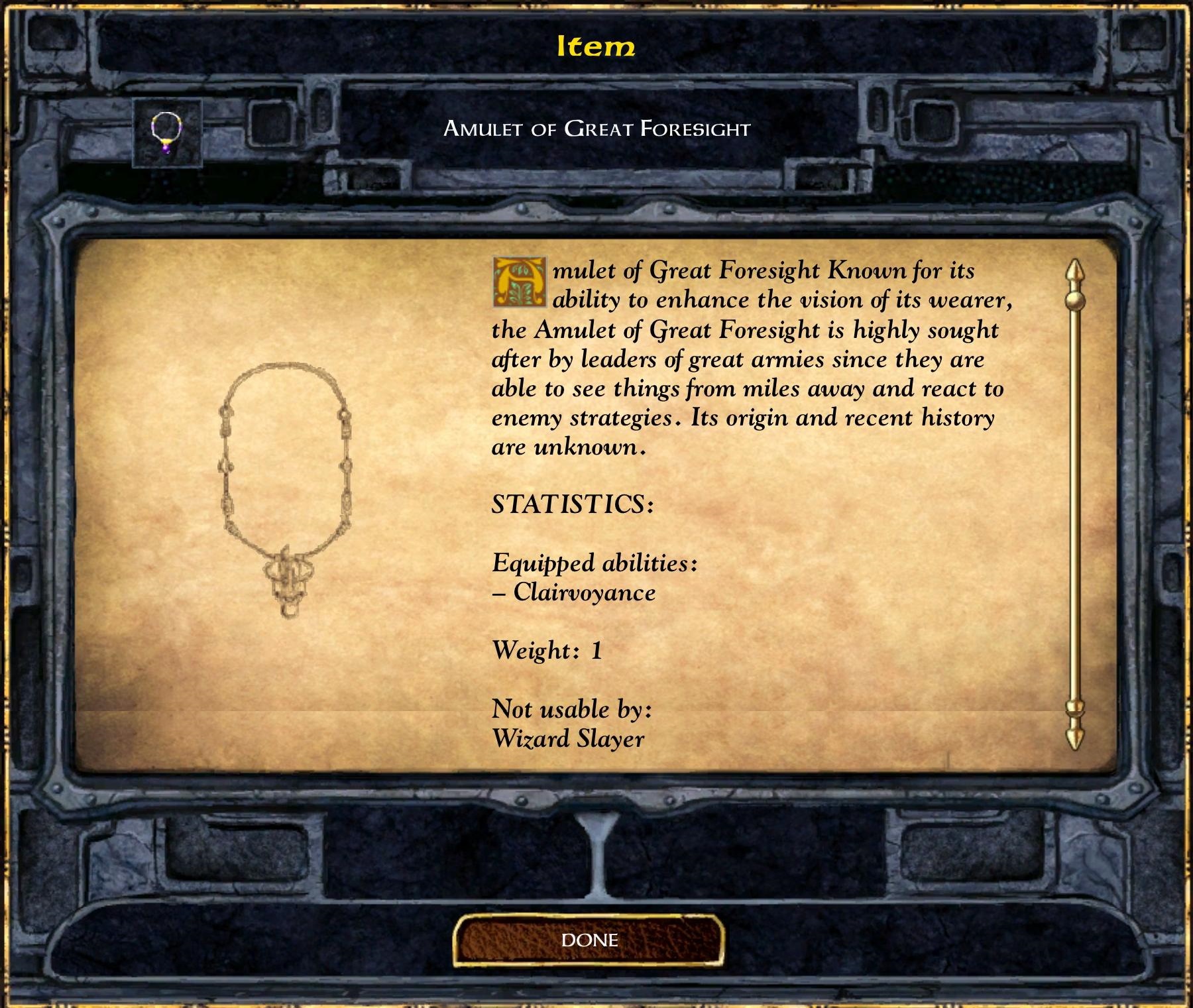
Task: Select the amulet item icon slot
Action: pos(167,132)
